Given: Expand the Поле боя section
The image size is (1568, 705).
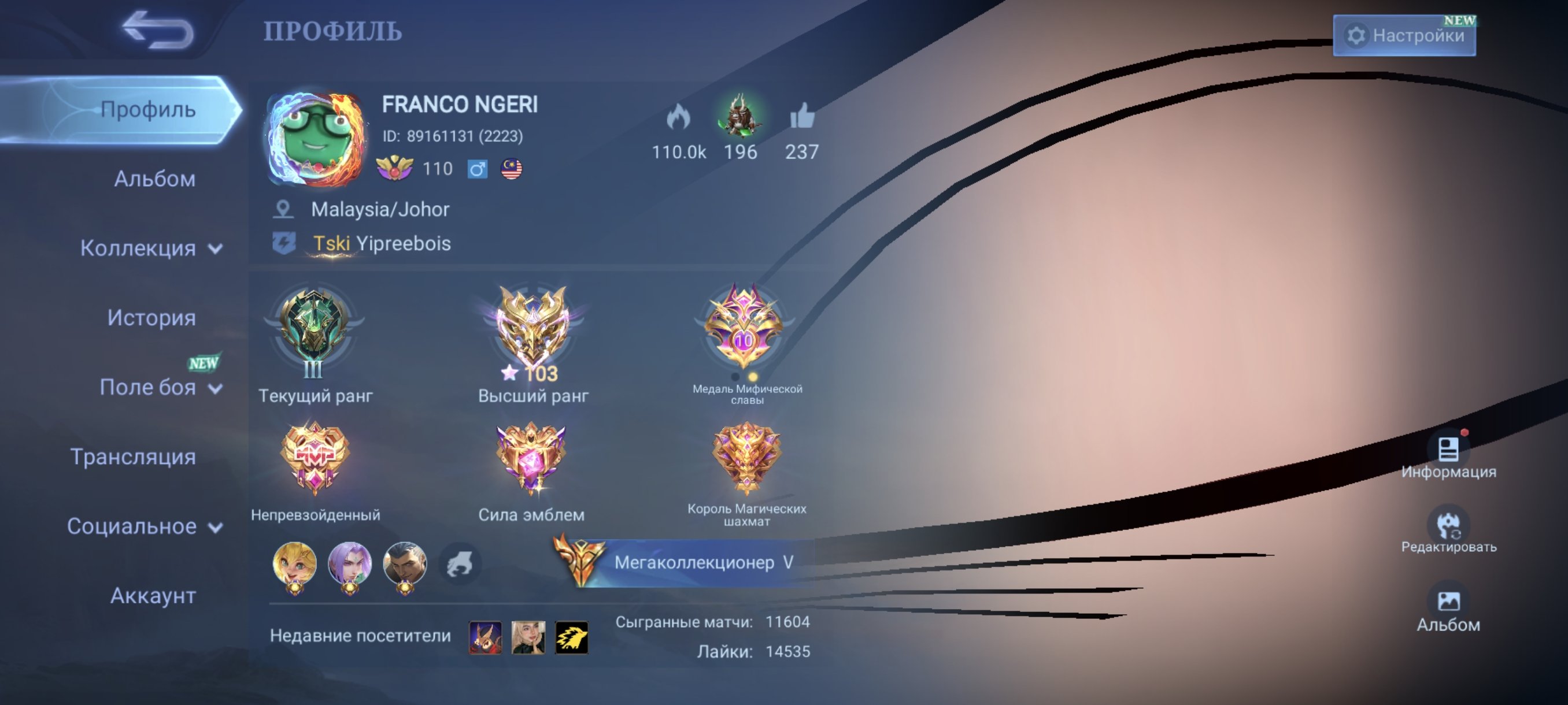Looking at the screenshot, I should (150, 388).
